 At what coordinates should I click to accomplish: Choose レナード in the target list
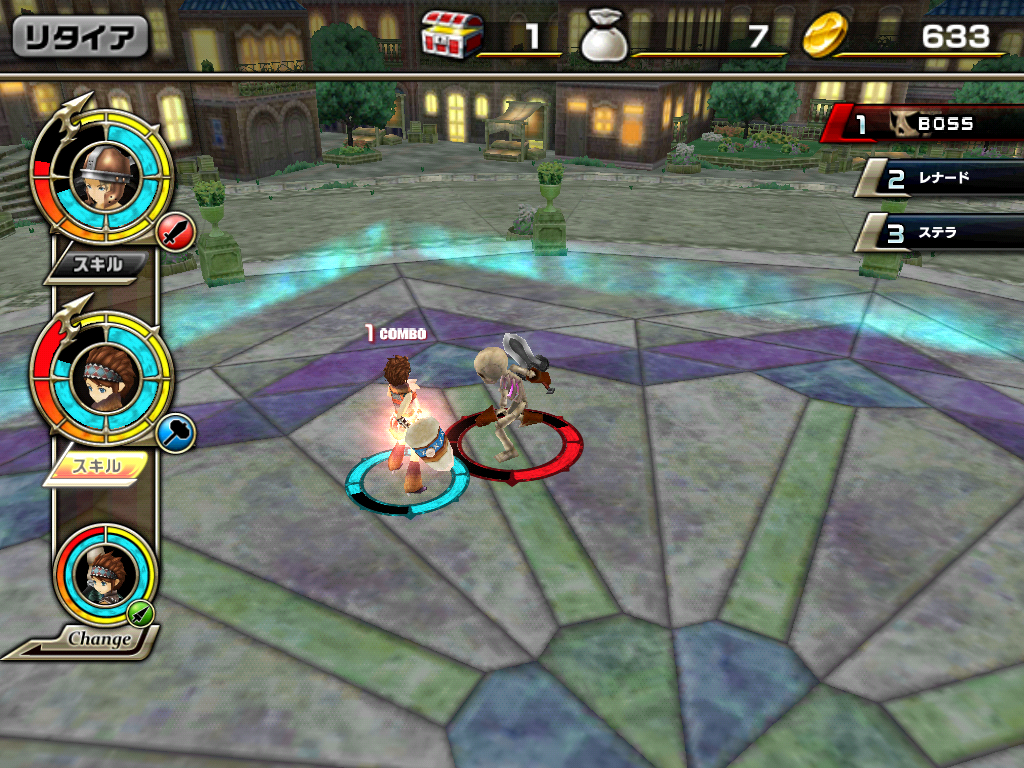tap(940, 180)
